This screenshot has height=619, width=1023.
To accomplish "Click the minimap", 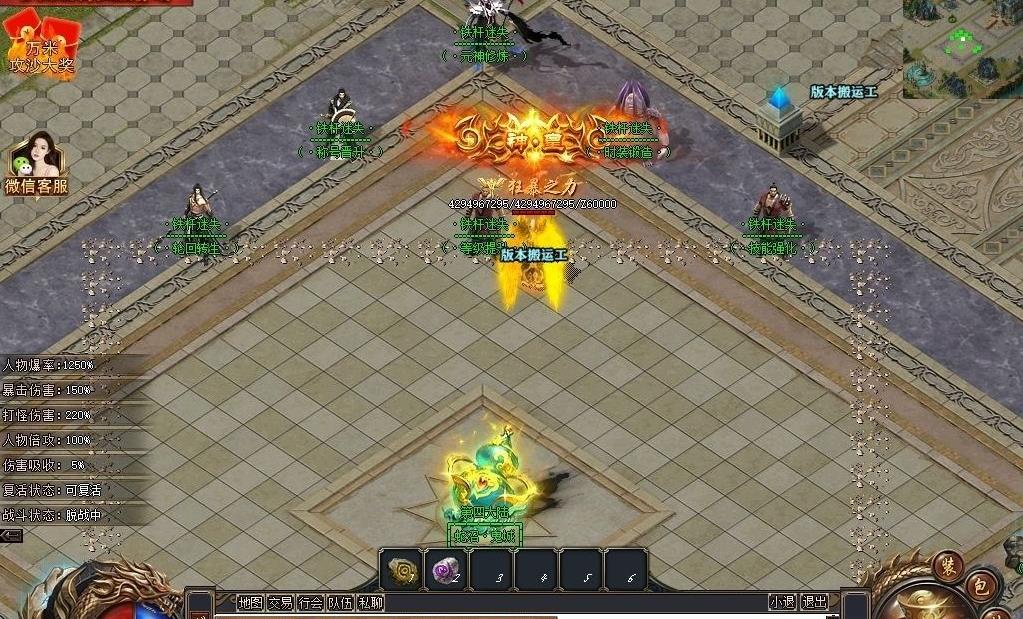I will 962,48.
